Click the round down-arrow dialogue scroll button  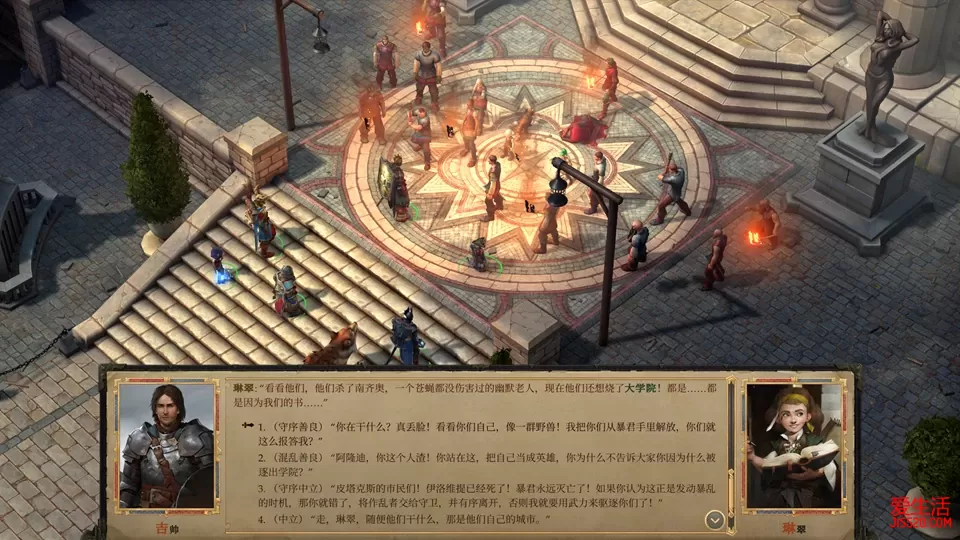[x=714, y=520]
